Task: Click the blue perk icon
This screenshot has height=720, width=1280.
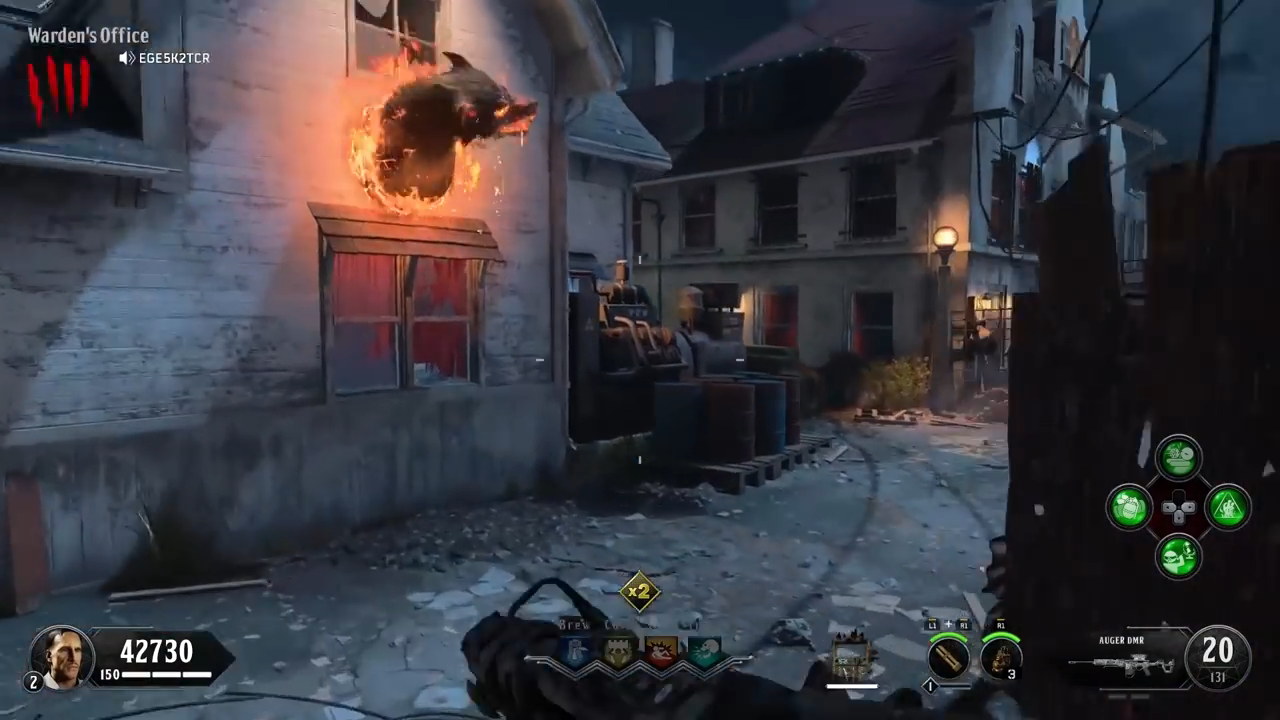Action: click(575, 652)
